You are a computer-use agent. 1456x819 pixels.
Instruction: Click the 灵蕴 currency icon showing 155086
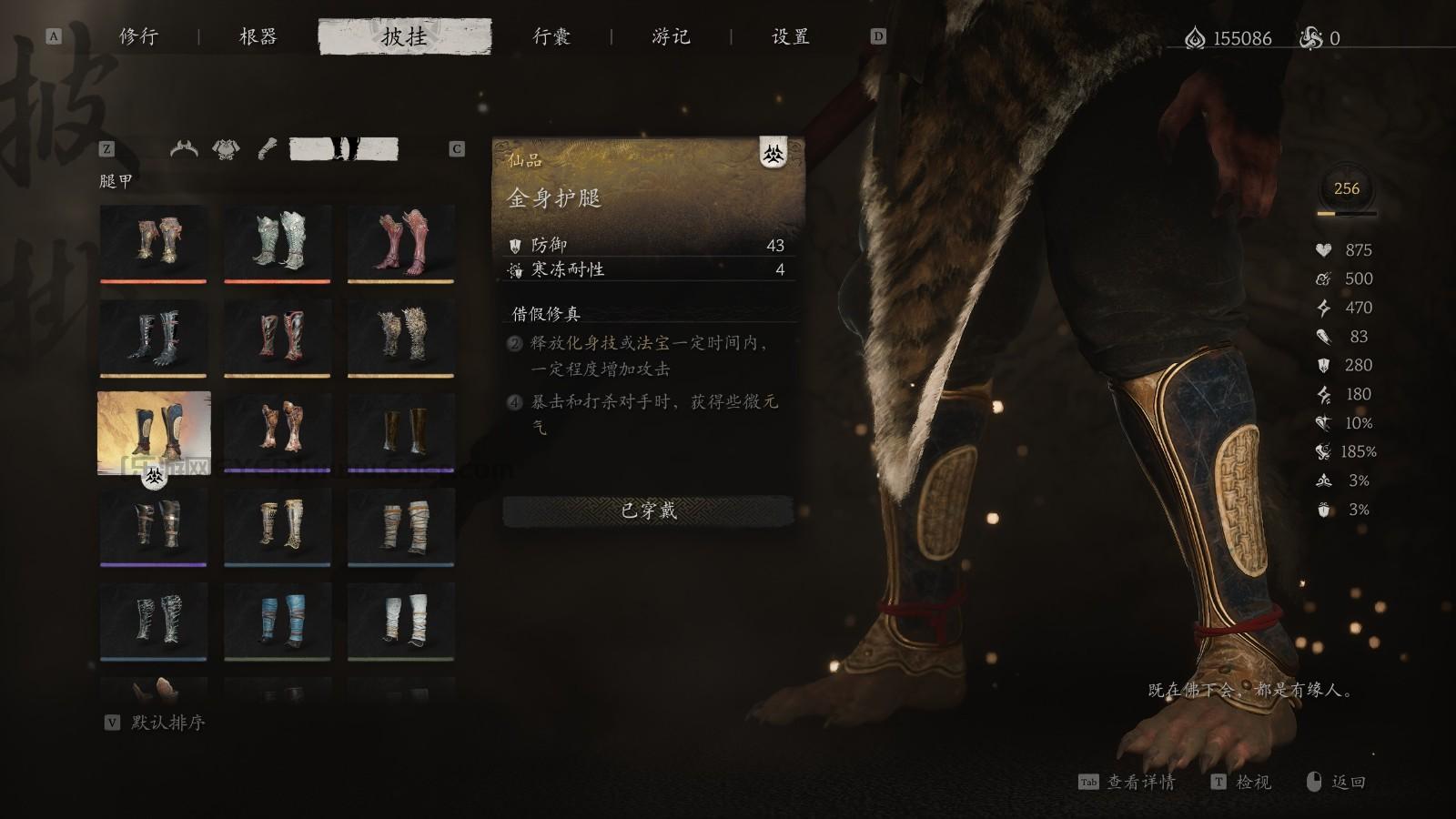point(1197,37)
